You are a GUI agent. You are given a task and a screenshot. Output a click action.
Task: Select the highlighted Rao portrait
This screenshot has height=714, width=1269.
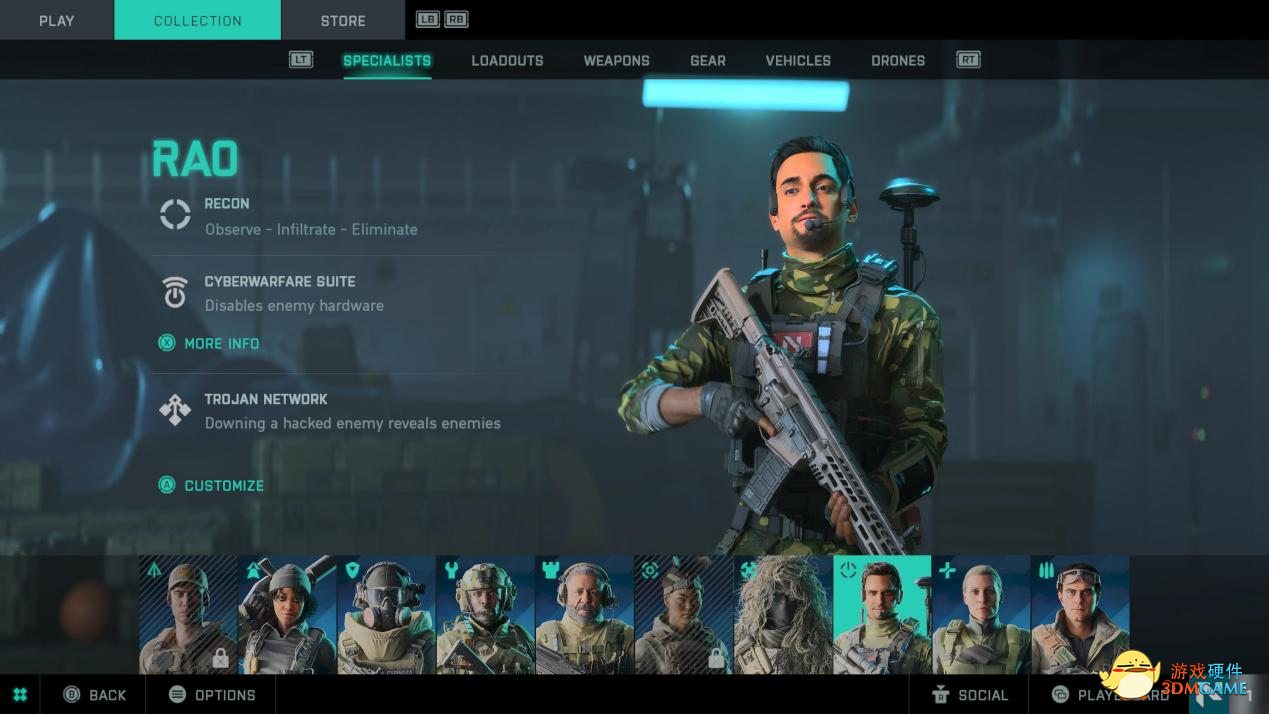882,615
